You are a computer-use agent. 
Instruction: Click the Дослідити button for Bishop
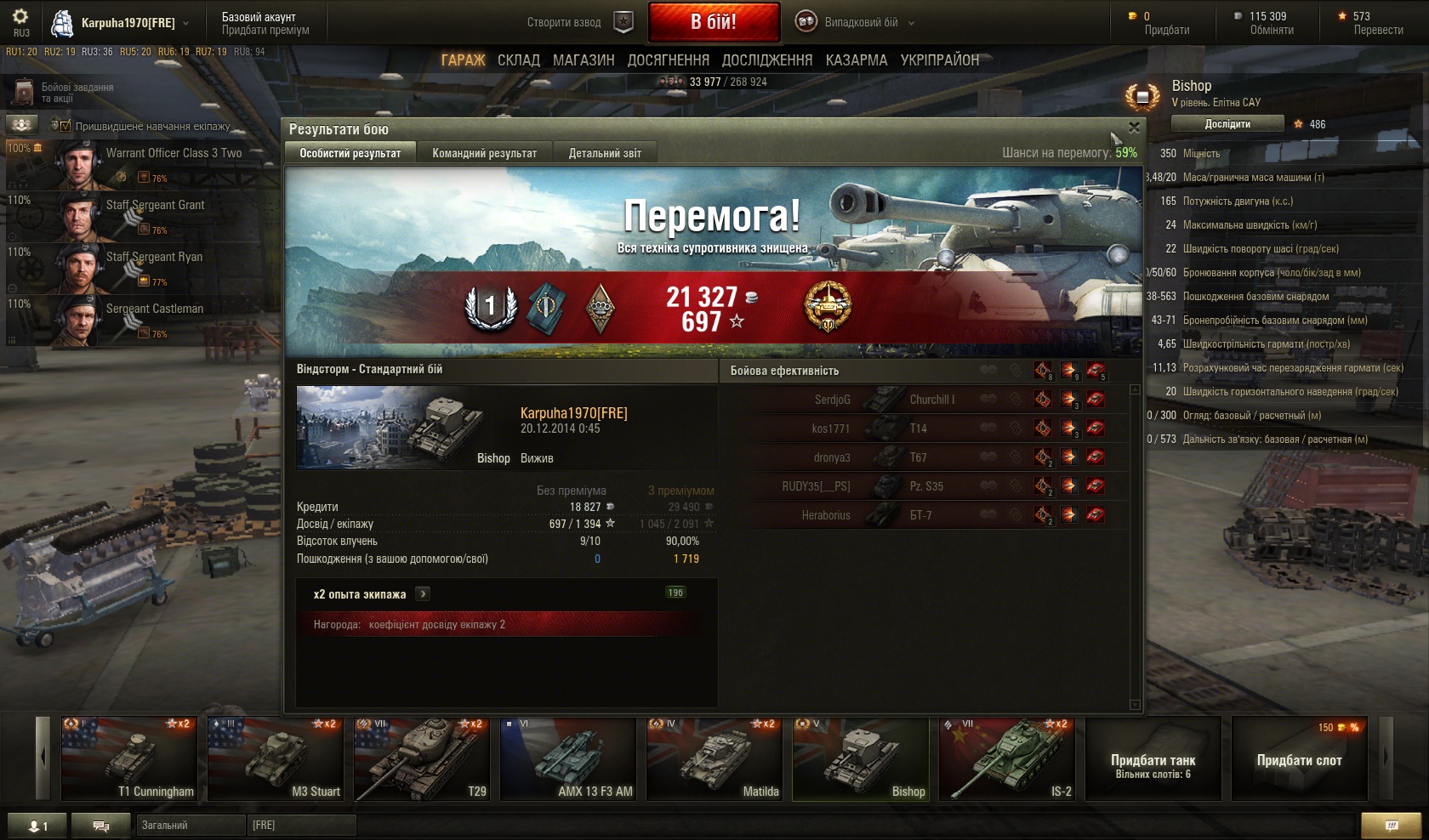1227,124
